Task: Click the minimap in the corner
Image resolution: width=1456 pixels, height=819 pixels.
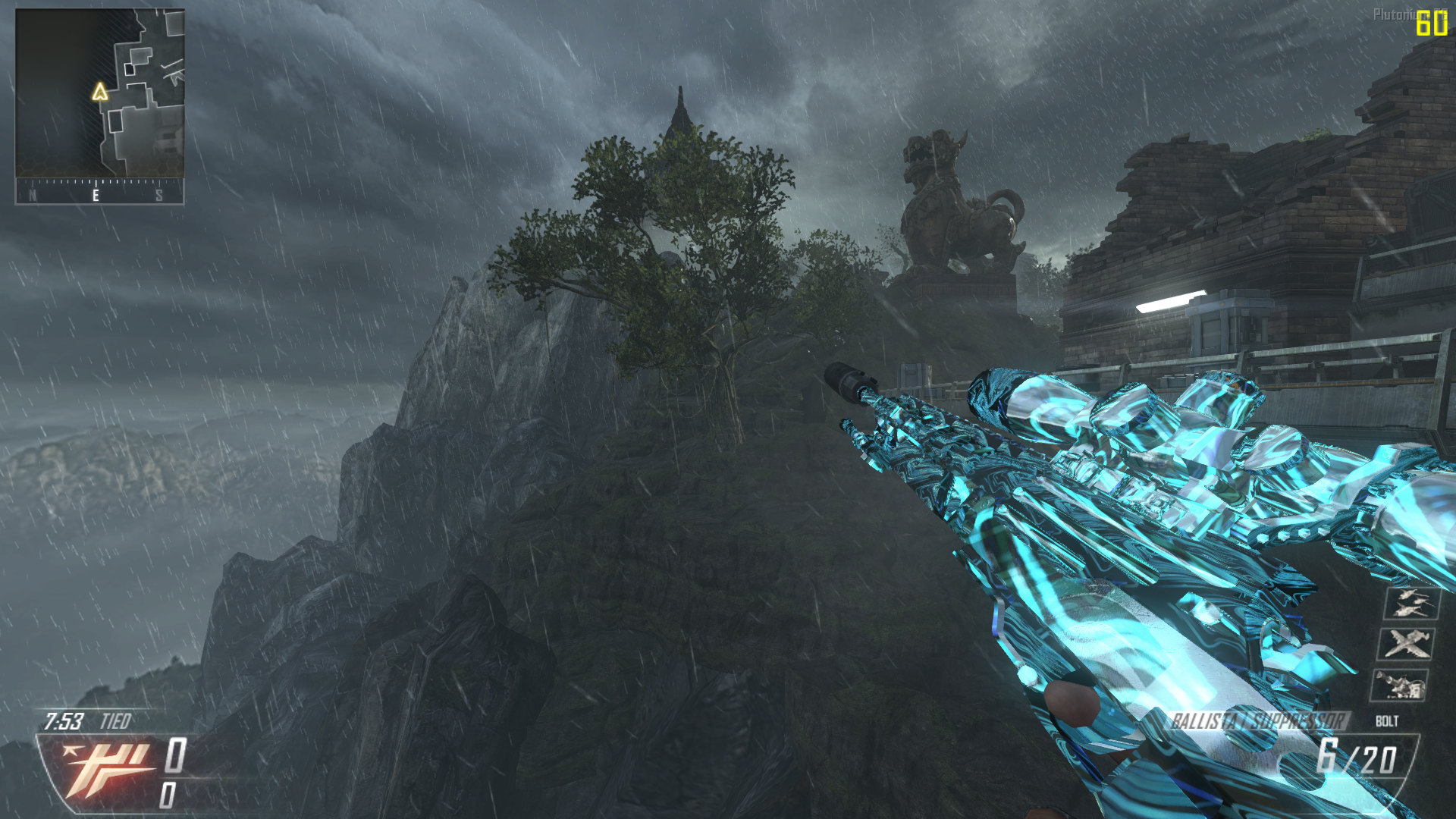Action: point(99,93)
